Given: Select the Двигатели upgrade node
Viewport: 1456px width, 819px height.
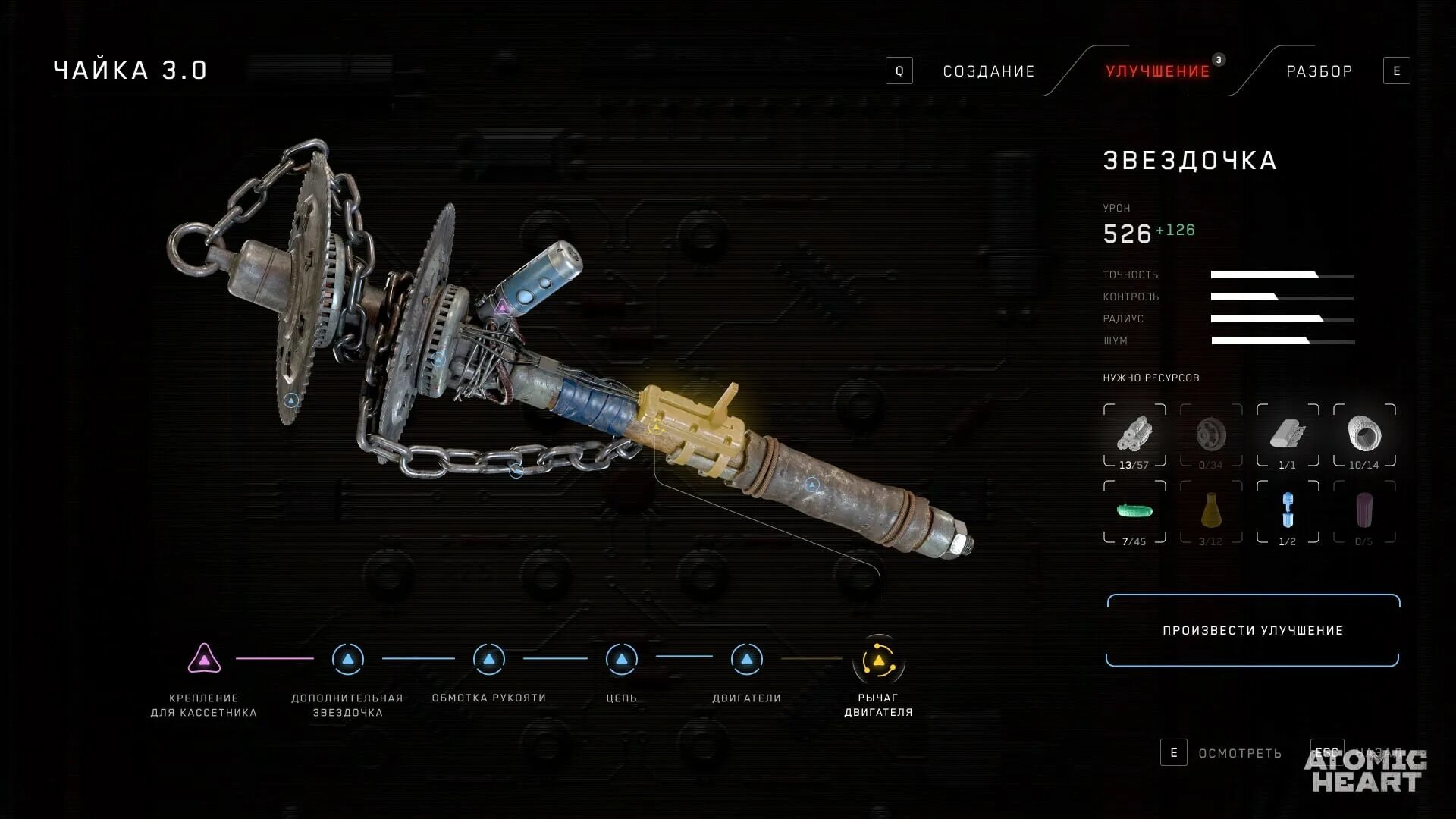Looking at the screenshot, I should [747, 659].
